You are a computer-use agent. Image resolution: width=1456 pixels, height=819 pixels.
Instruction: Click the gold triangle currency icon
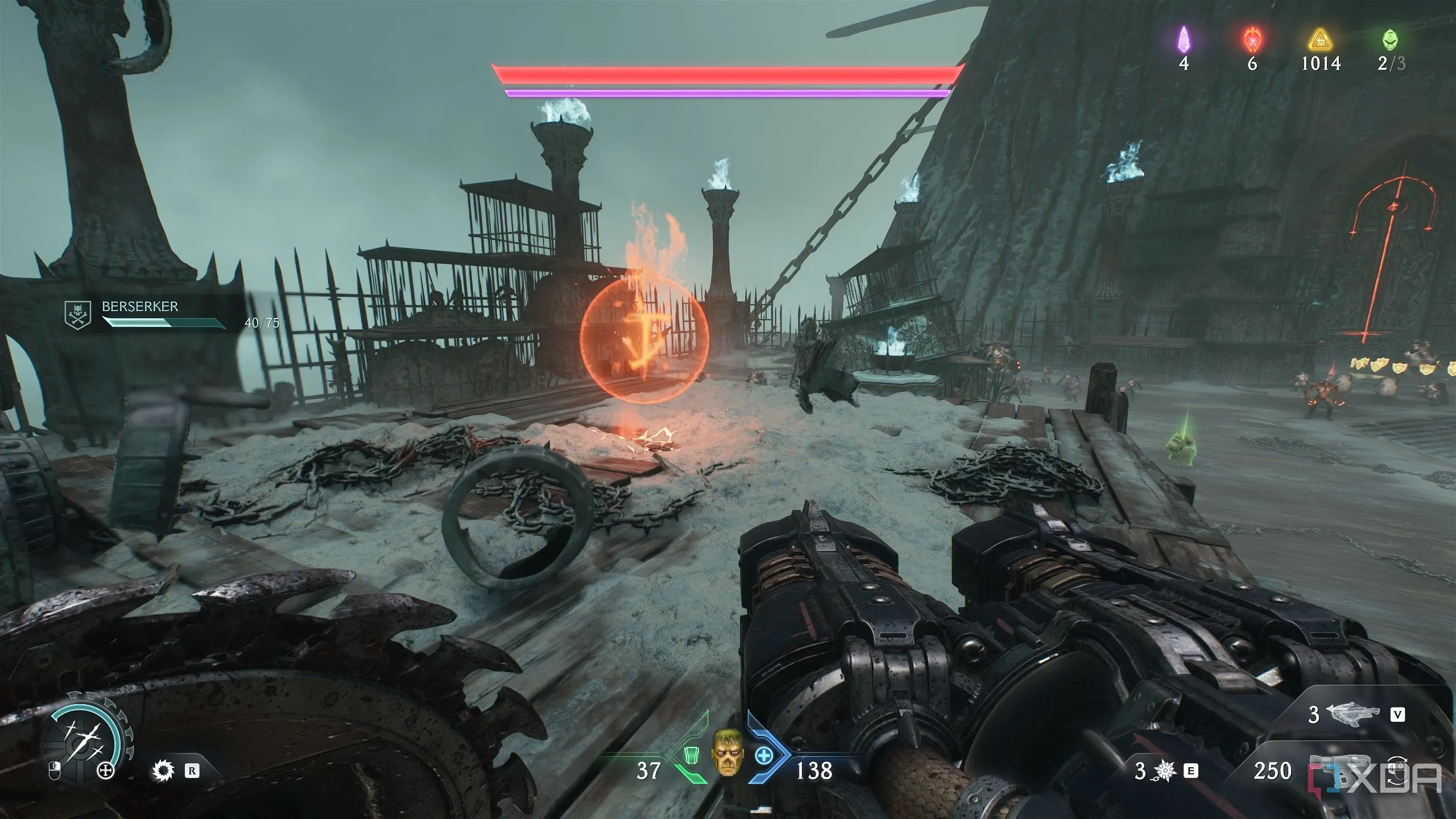[1321, 41]
